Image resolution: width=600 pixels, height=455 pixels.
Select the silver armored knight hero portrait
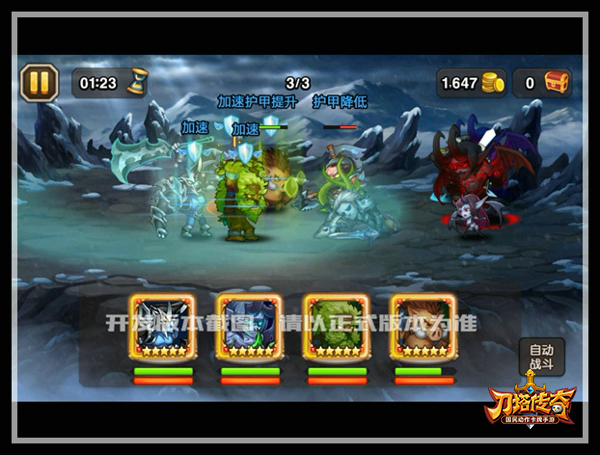tap(163, 326)
